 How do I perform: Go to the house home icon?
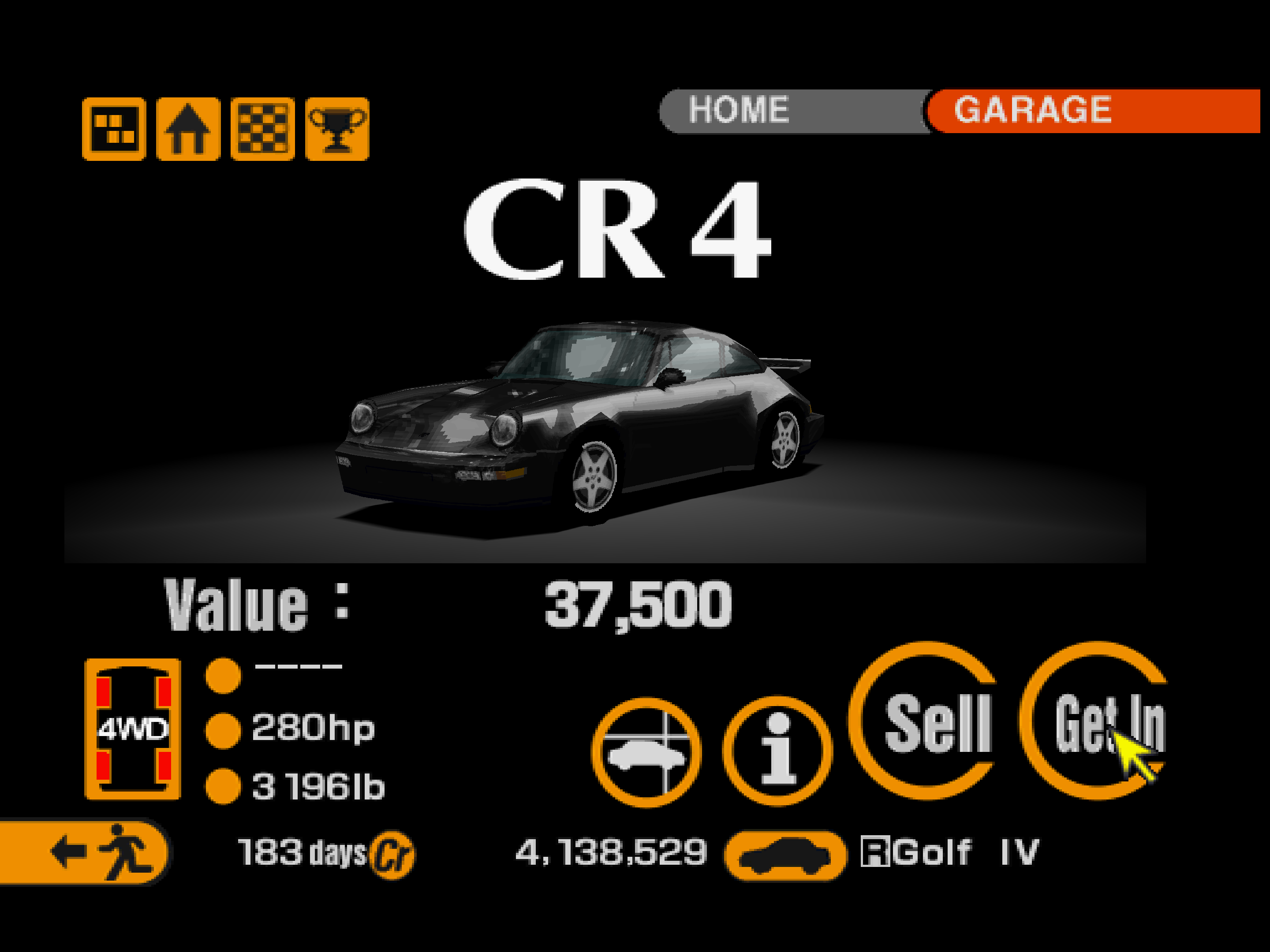pyautogui.click(x=188, y=129)
